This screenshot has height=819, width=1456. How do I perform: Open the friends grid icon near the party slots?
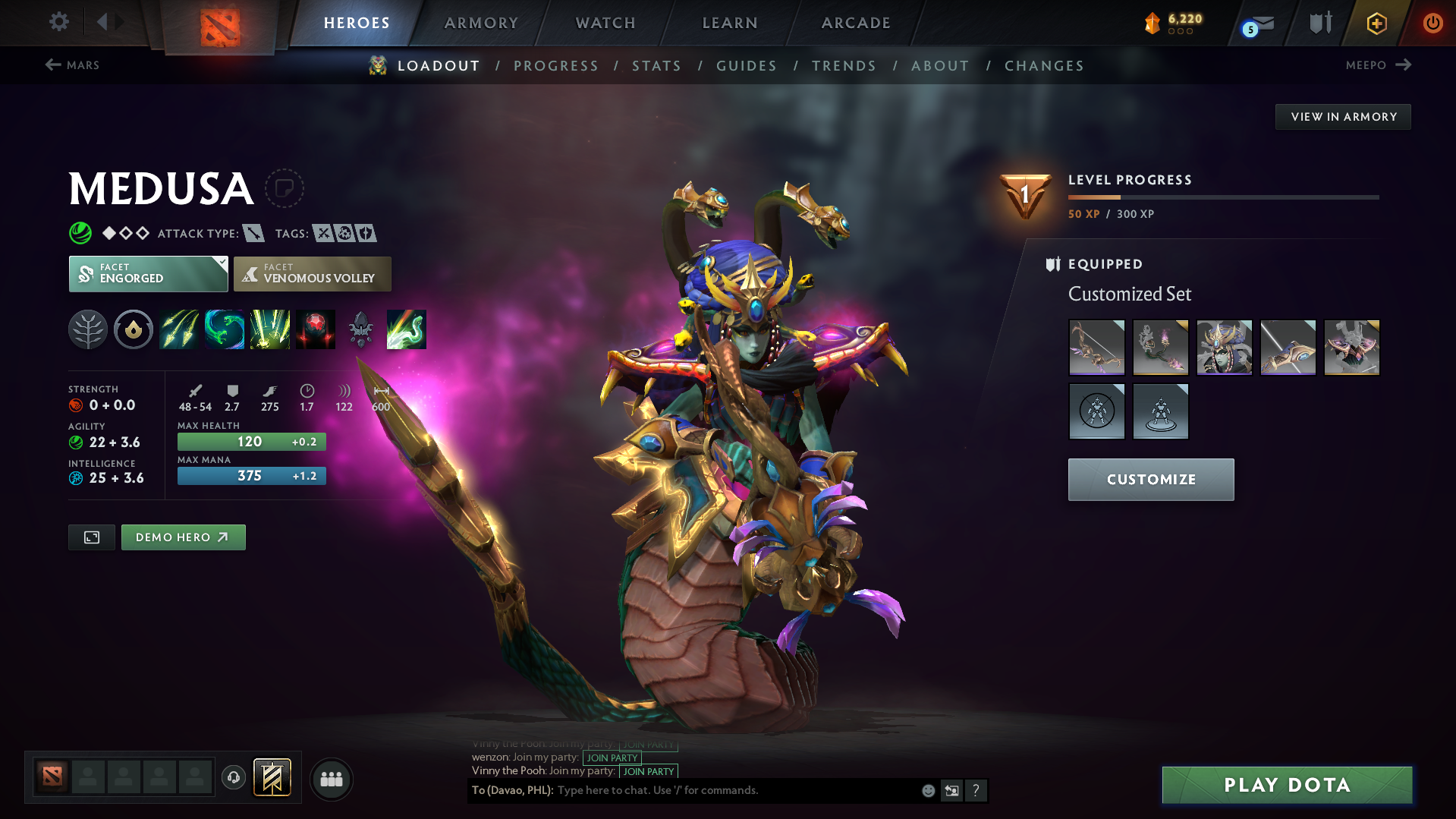tap(331, 779)
